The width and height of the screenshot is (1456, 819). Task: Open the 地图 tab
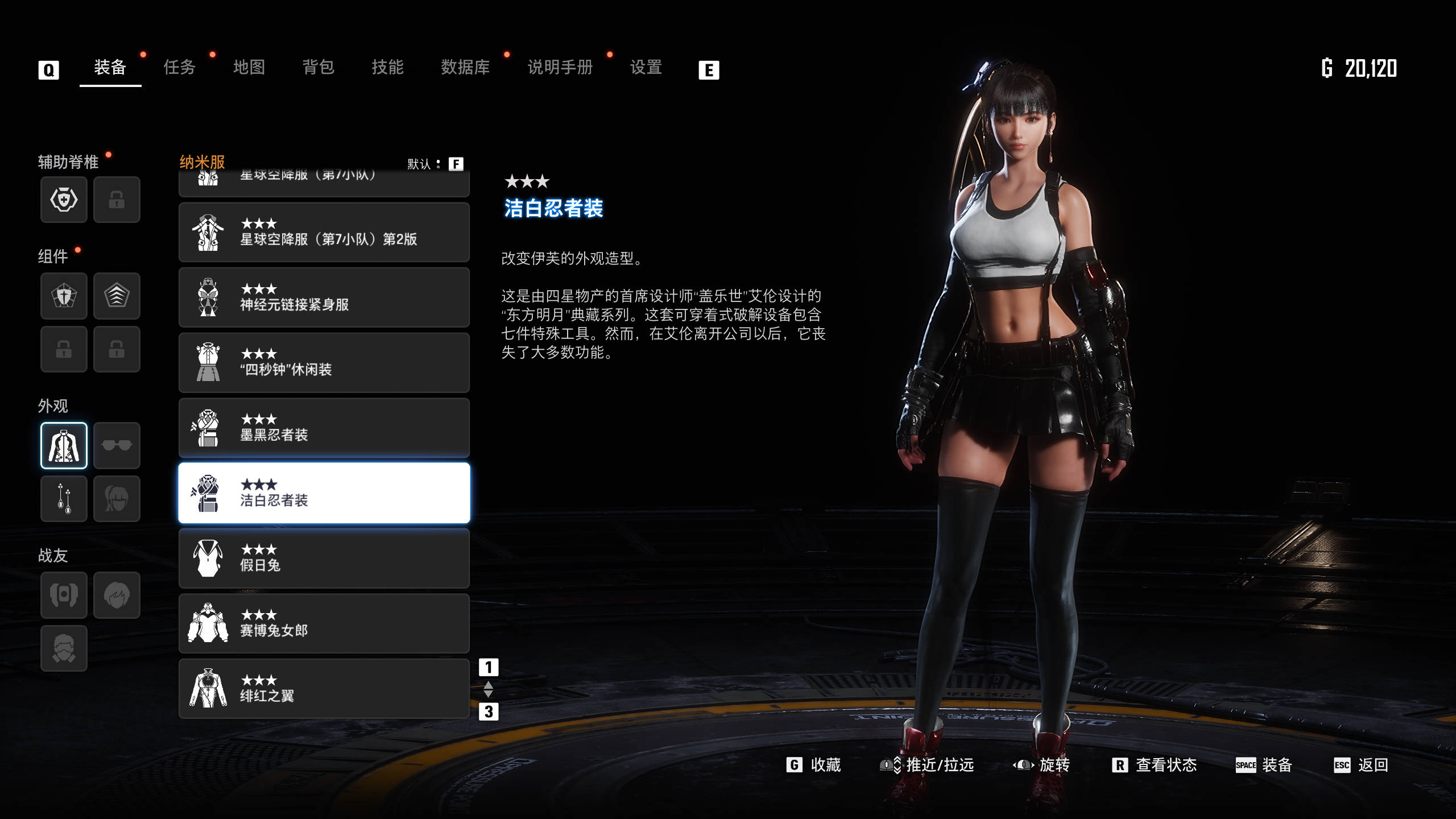249,67
